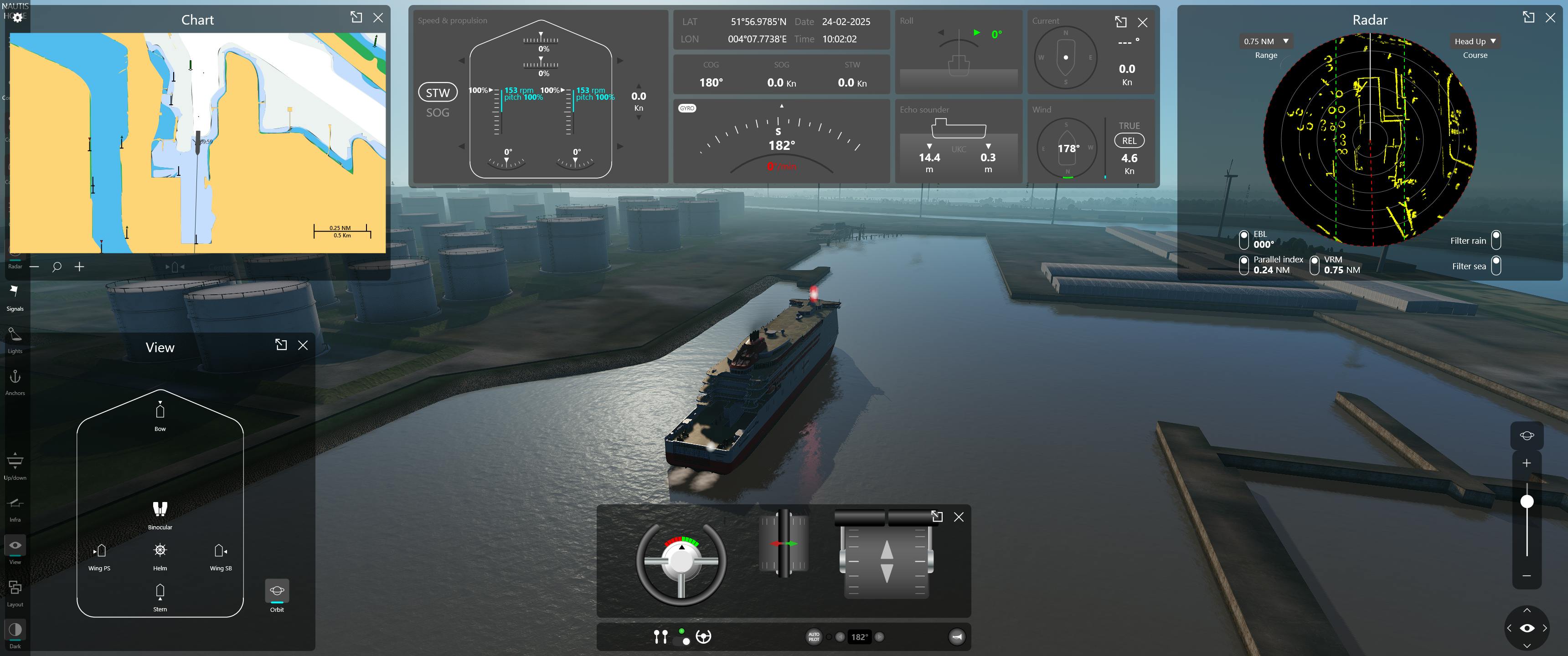Open the Head Up course dropdown
The image size is (1568, 656).
coord(1475,41)
